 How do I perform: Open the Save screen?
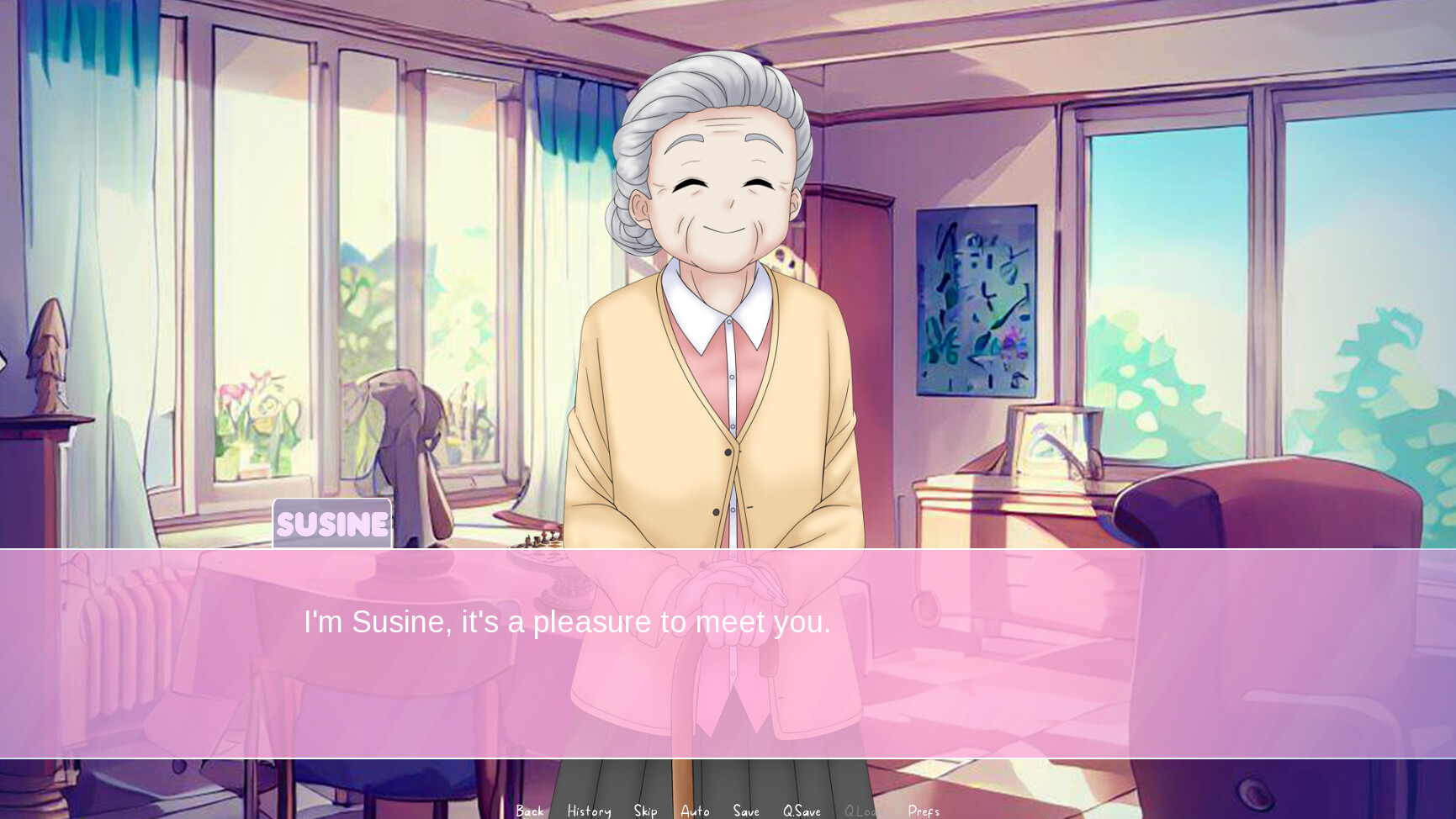[x=745, y=810]
